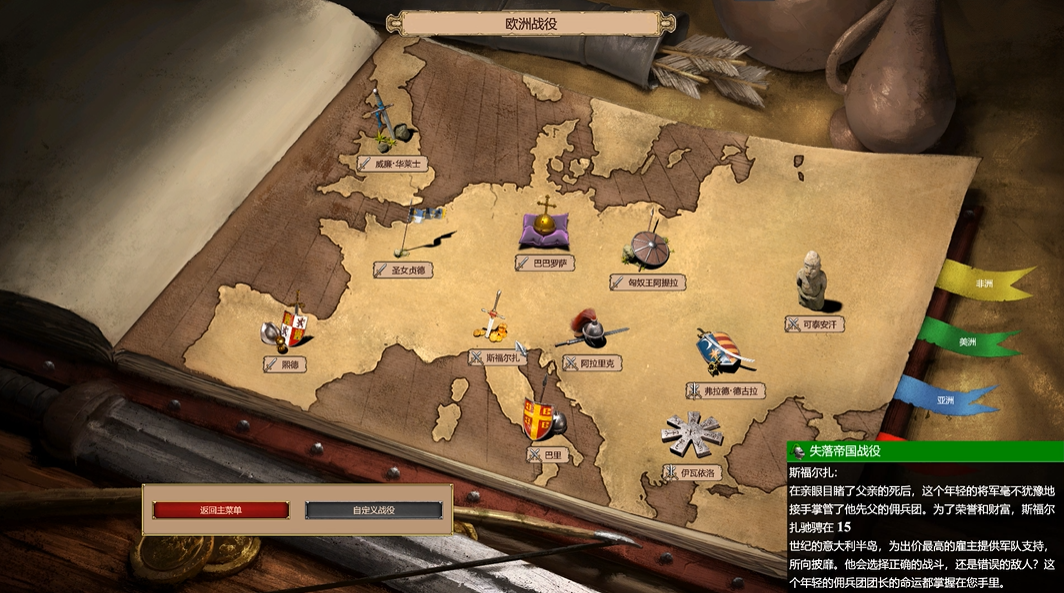Click the red 返回主菜单 button

click(x=221, y=510)
